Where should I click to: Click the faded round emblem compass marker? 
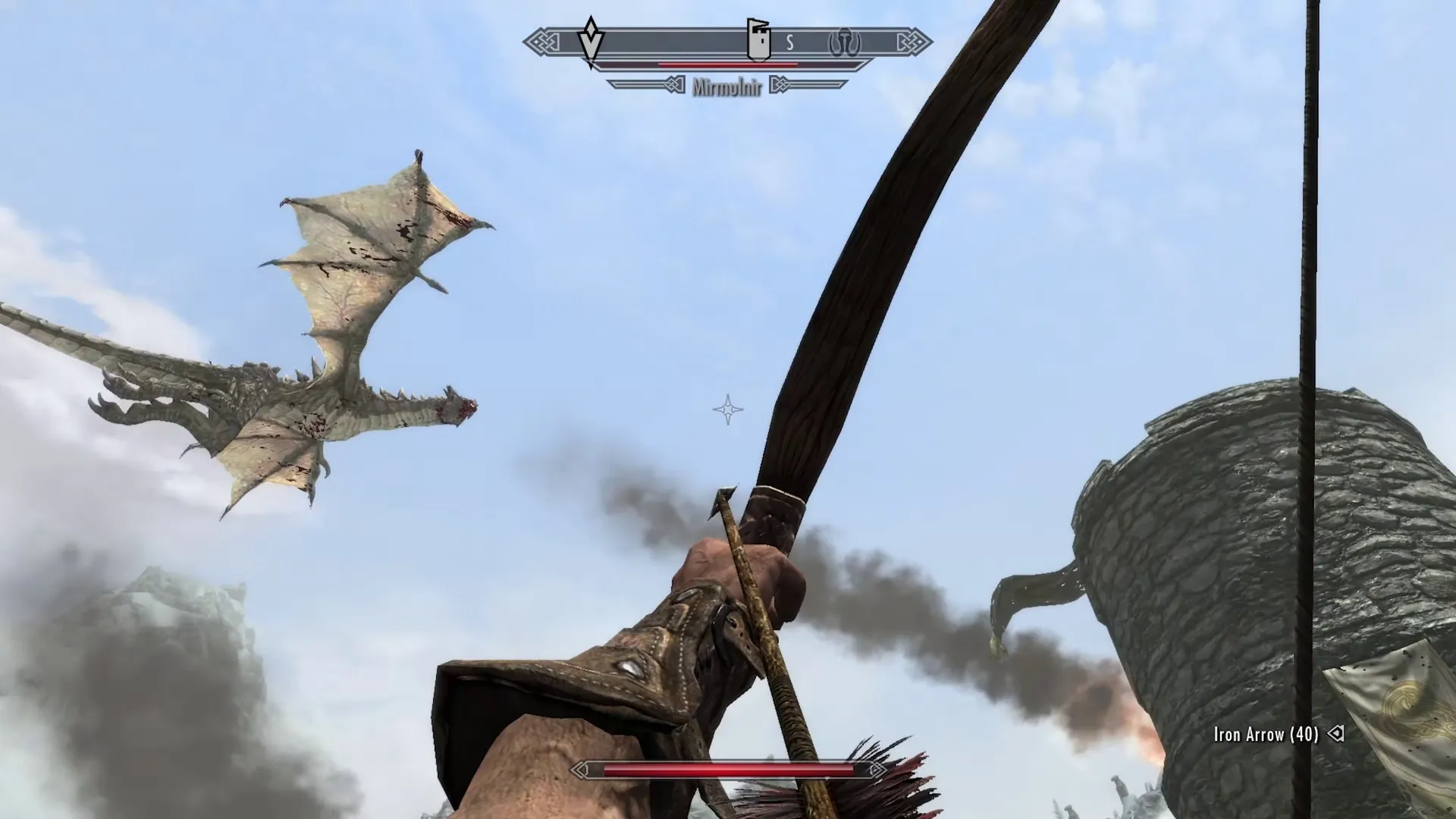[844, 42]
